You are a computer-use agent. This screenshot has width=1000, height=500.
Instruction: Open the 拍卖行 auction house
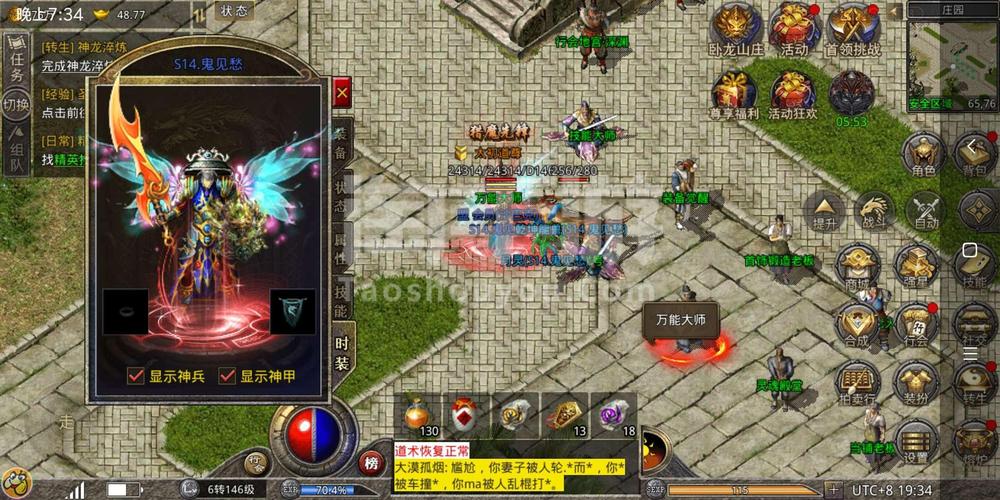(x=857, y=382)
